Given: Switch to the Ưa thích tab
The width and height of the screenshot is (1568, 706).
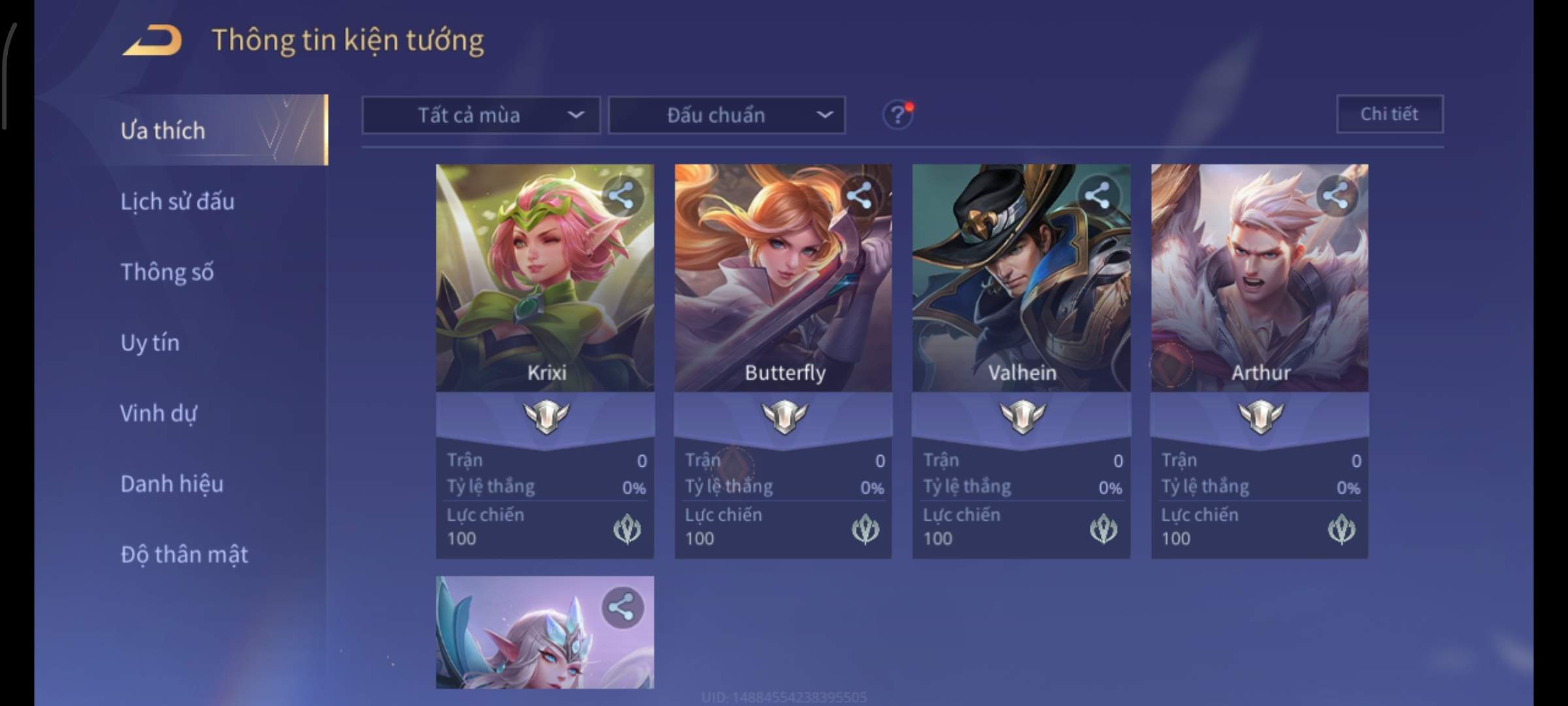Looking at the screenshot, I should pyautogui.click(x=163, y=131).
